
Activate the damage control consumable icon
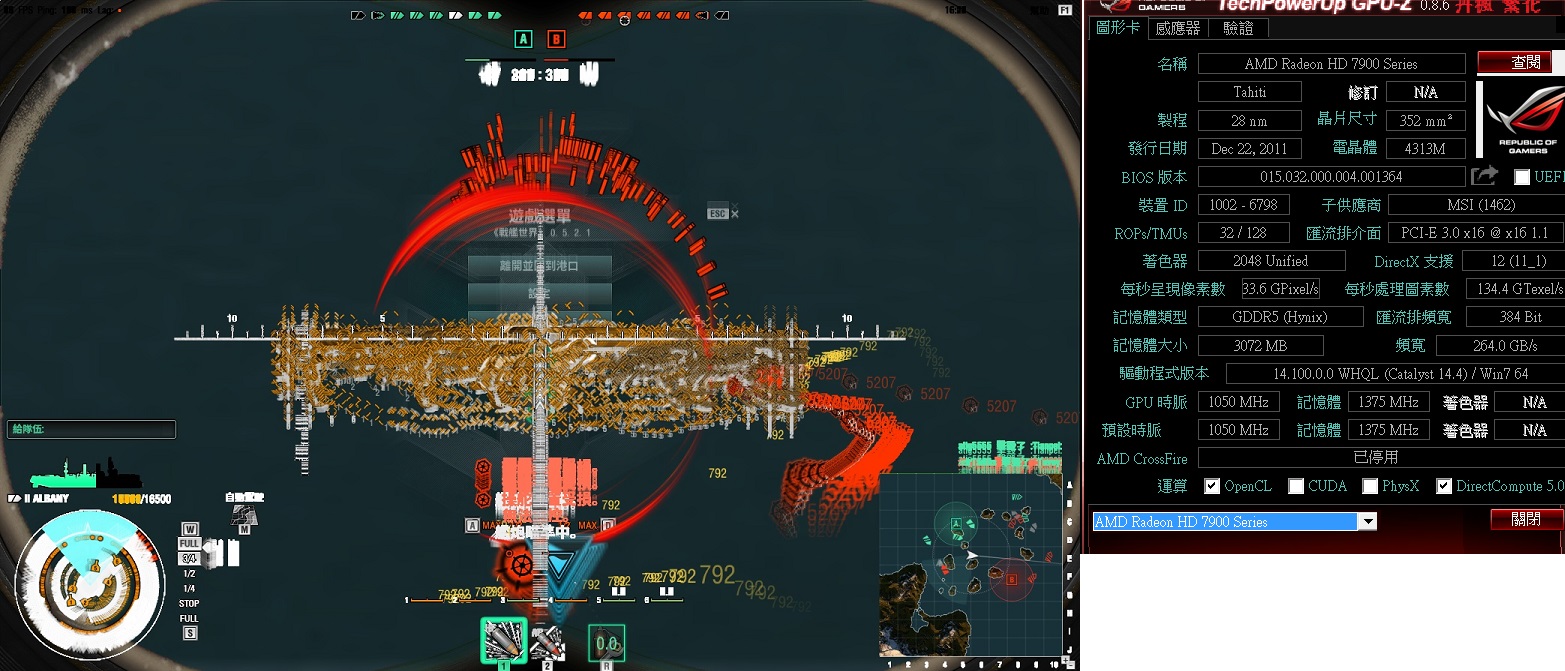[x=606, y=642]
